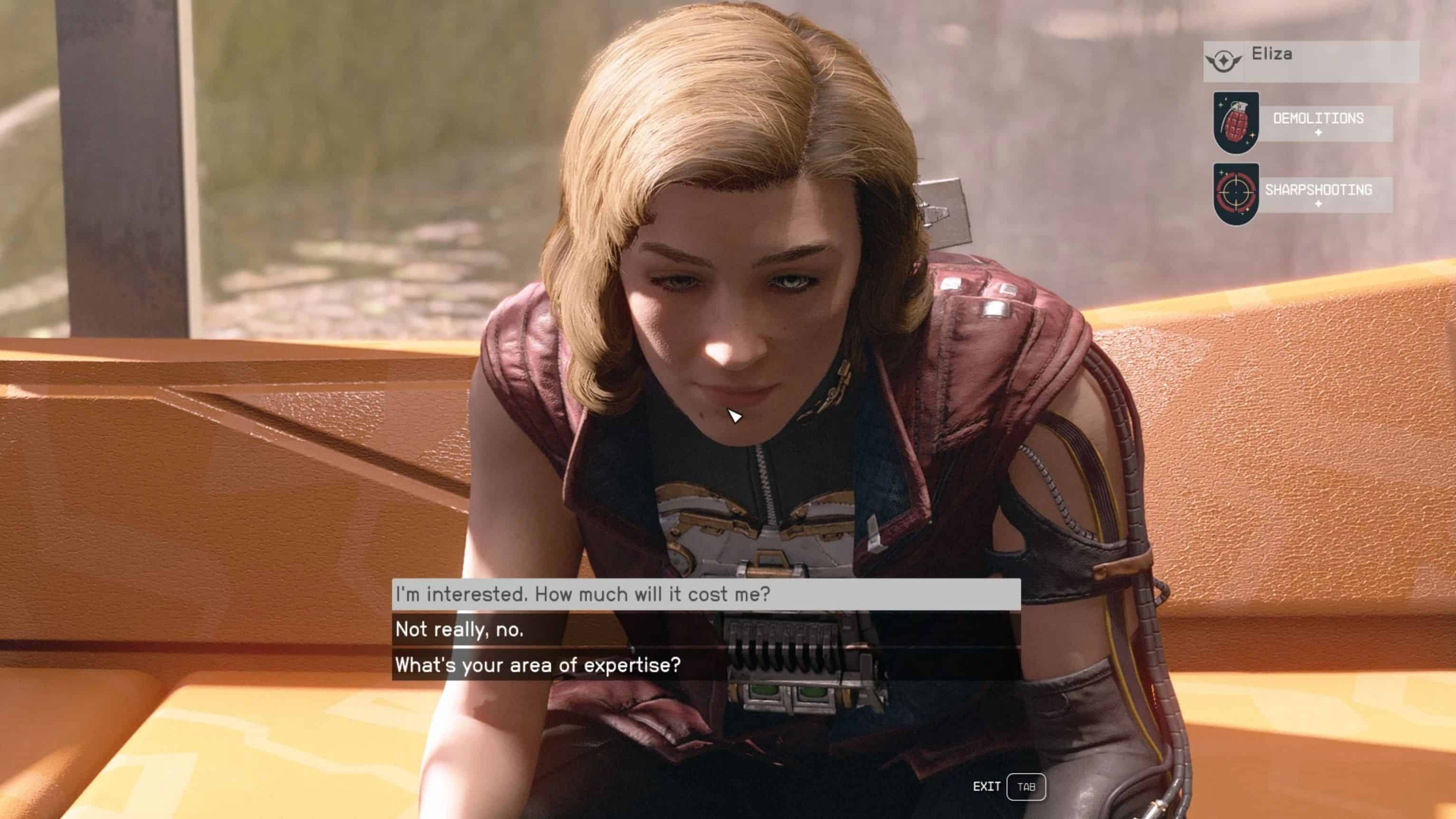
Task: Choose "I'm interested. How much will it cost me?"
Action: coord(705,594)
